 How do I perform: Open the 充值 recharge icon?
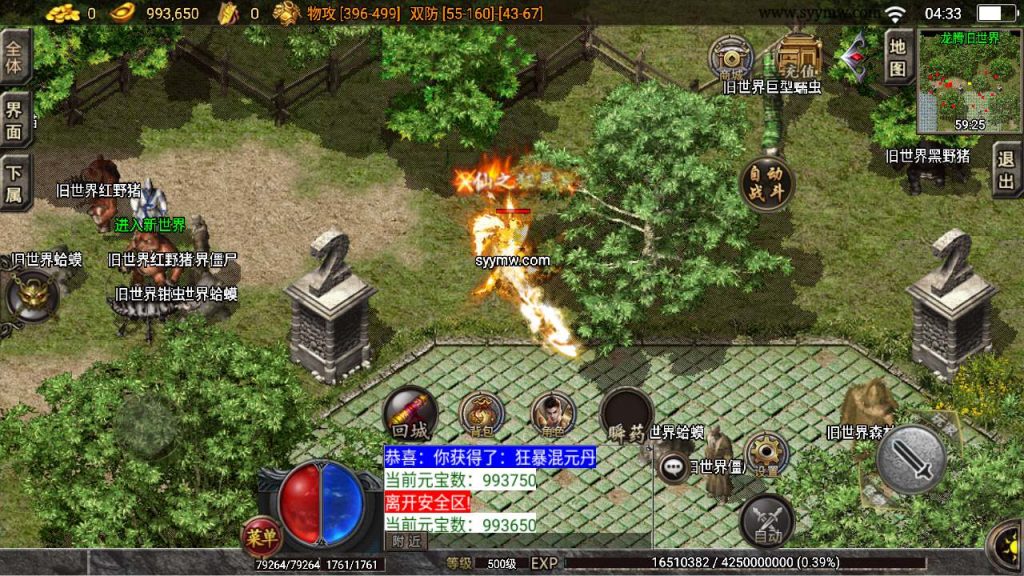click(799, 58)
